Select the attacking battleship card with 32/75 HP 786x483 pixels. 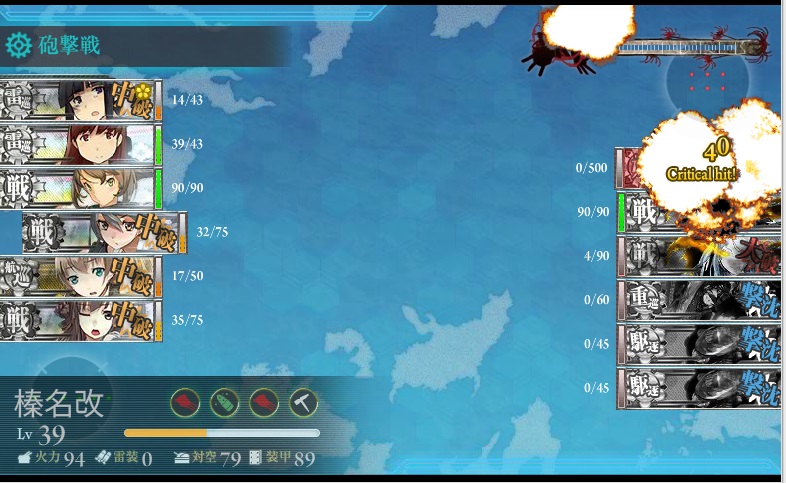pyautogui.click(x=104, y=232)
